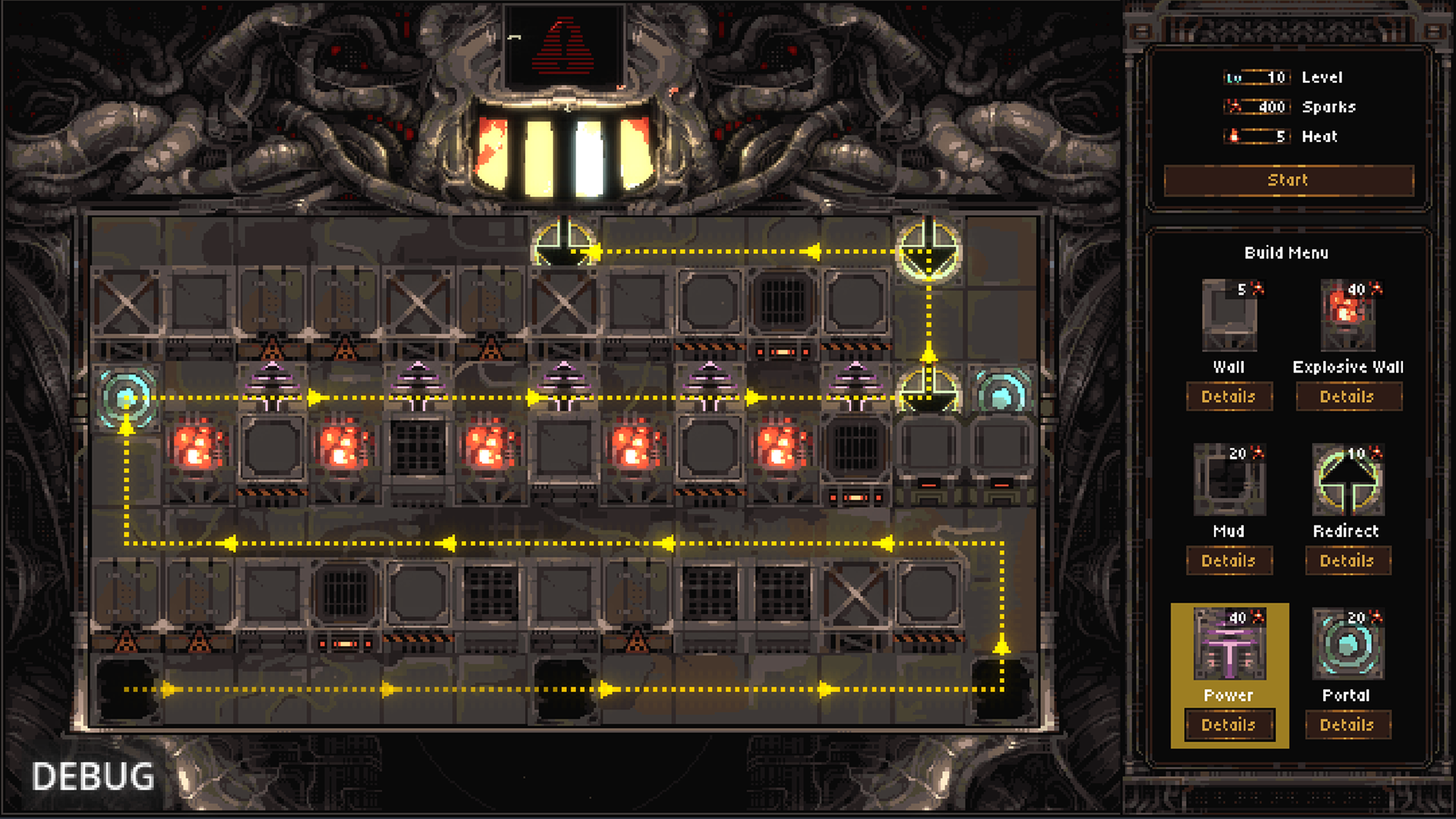Select the Power build item
The image size is (1456, 819).
[1229, 644]
